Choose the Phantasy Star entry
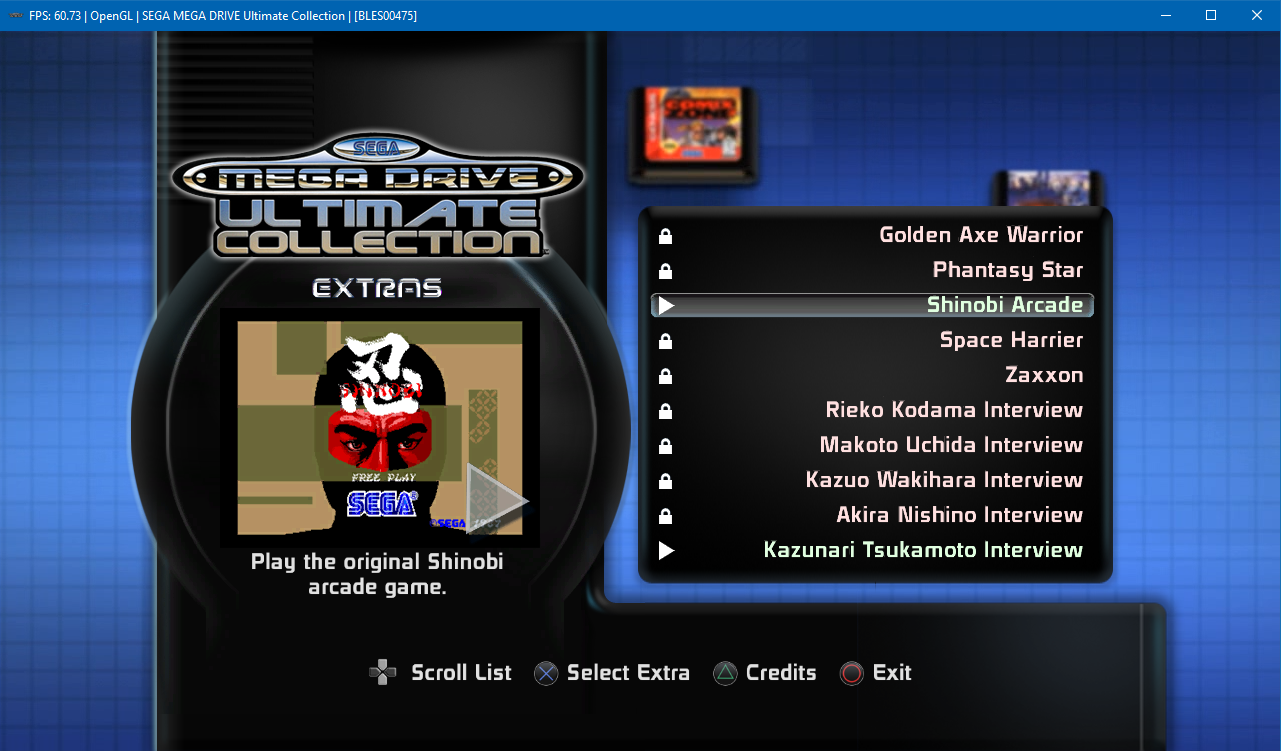The width and height of the screenshot is (1281, 751). tap(1007, 270)
